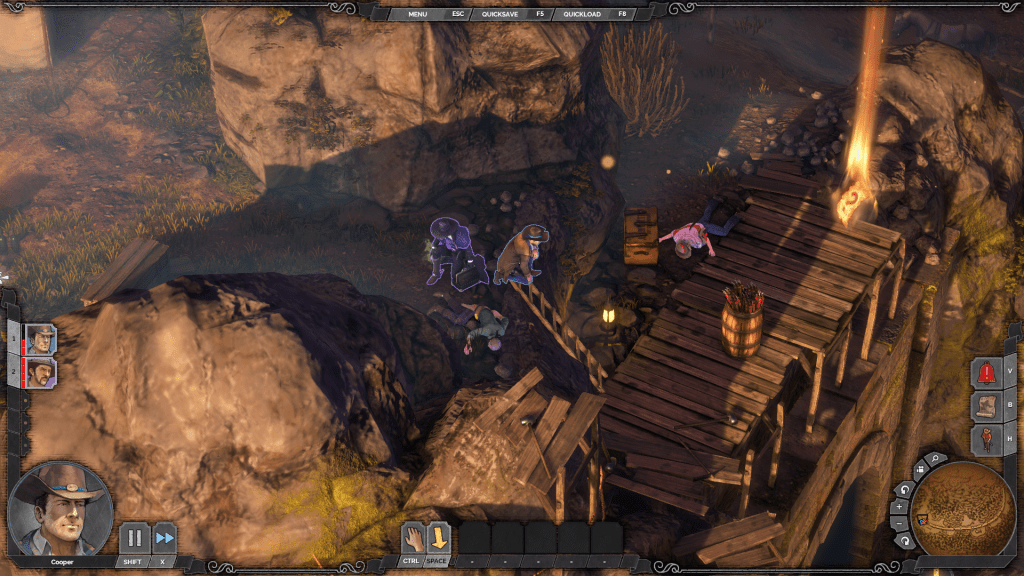Rotate the camera using the lower rotate arrow
The width and height of the screenshot is (1024, 576).
(903, 541)
